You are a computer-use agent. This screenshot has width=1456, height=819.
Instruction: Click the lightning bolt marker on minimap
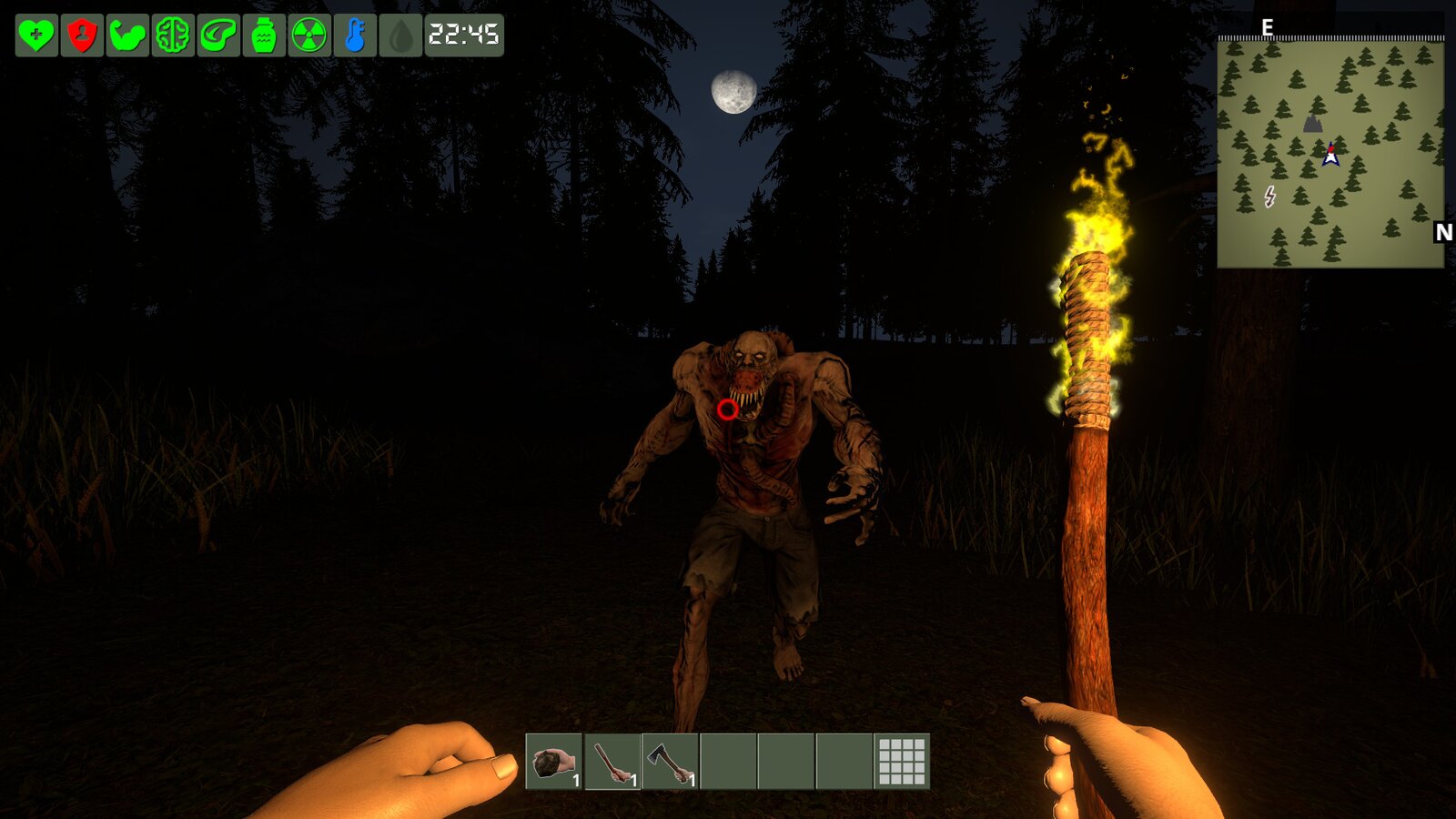click(x=1269, y=196)
